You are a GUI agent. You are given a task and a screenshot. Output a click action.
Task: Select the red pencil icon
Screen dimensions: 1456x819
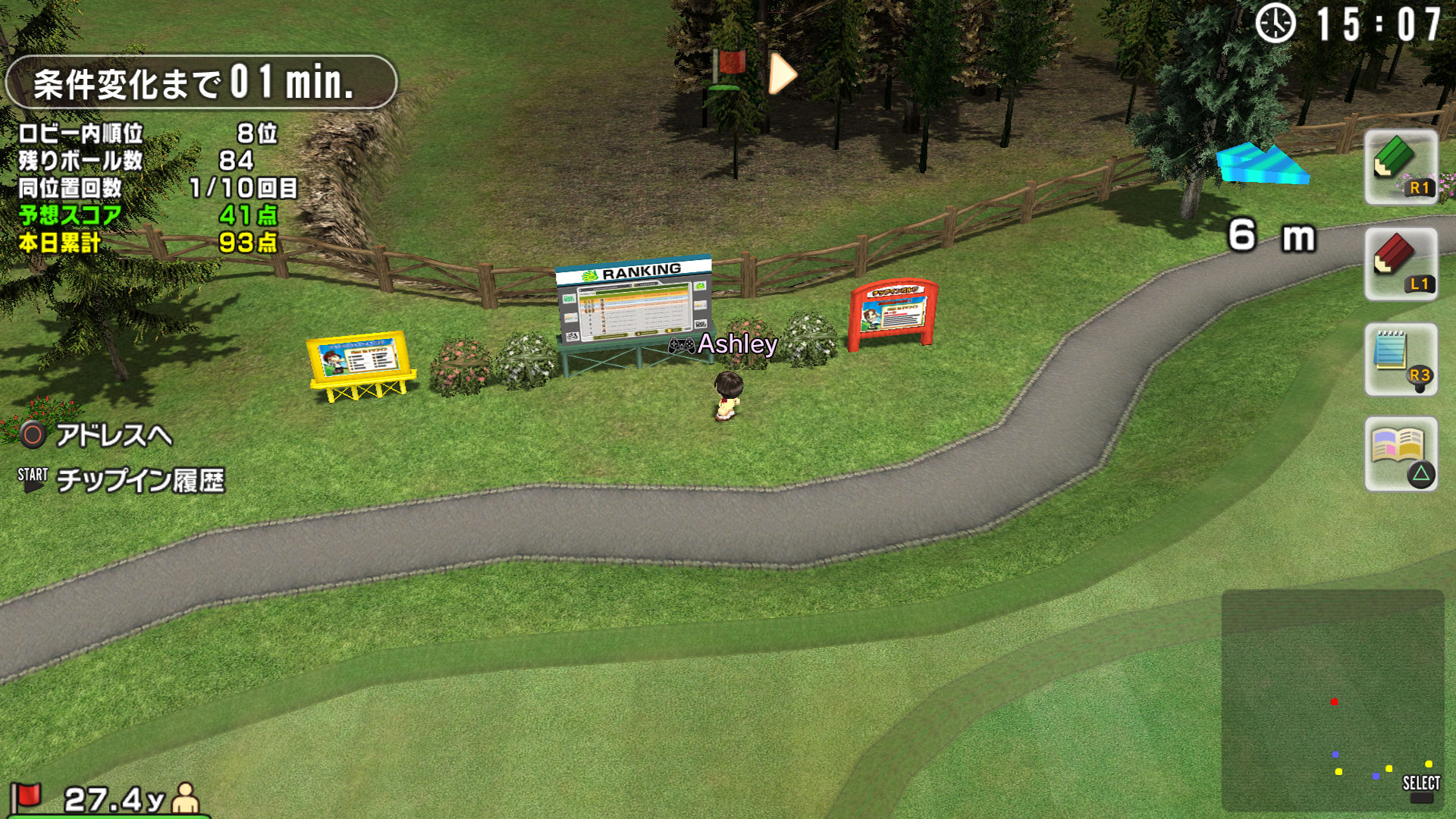[x=1400, y=264]
